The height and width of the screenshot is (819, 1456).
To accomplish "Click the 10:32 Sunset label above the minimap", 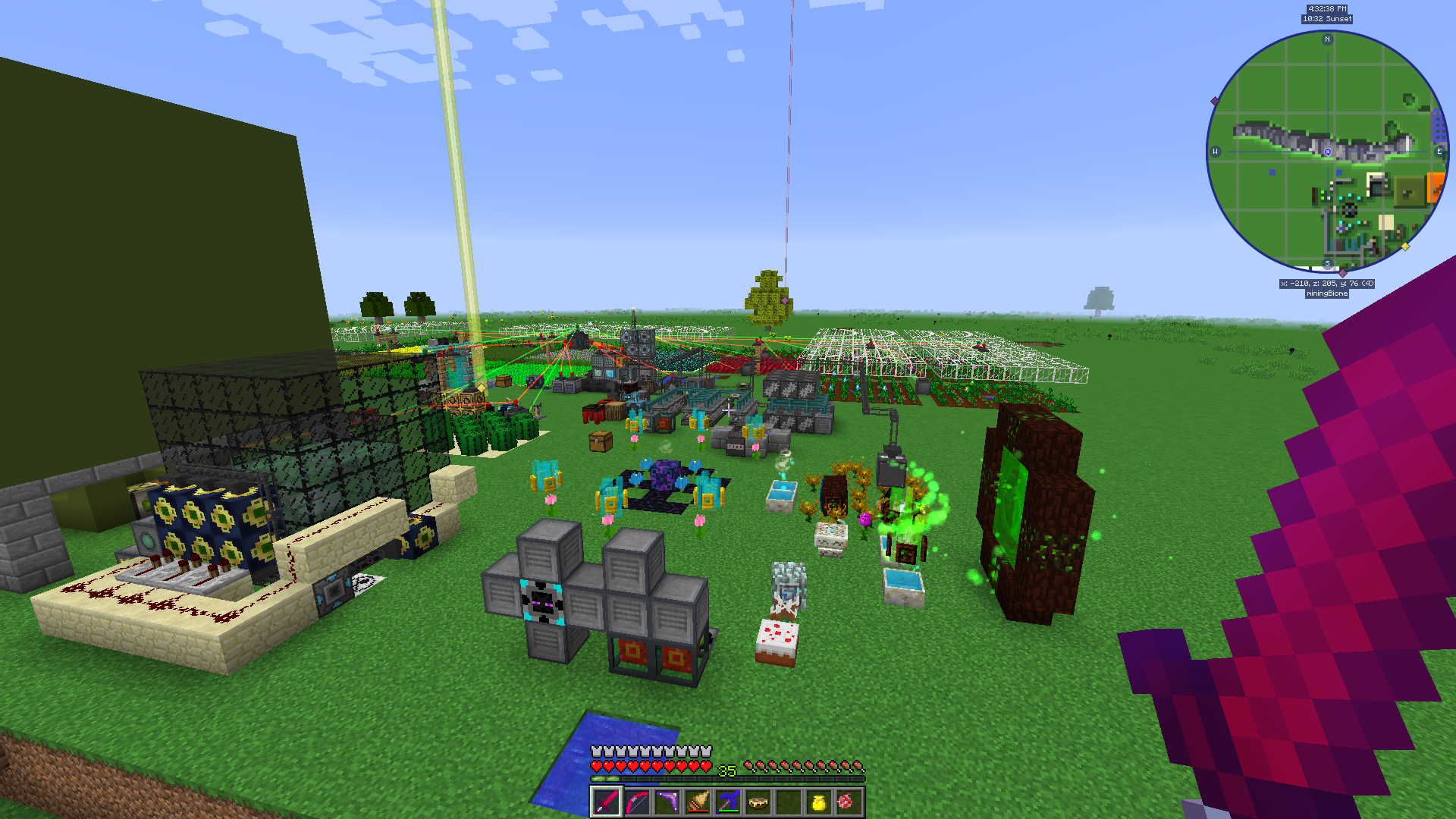I will pos(1327,19).
